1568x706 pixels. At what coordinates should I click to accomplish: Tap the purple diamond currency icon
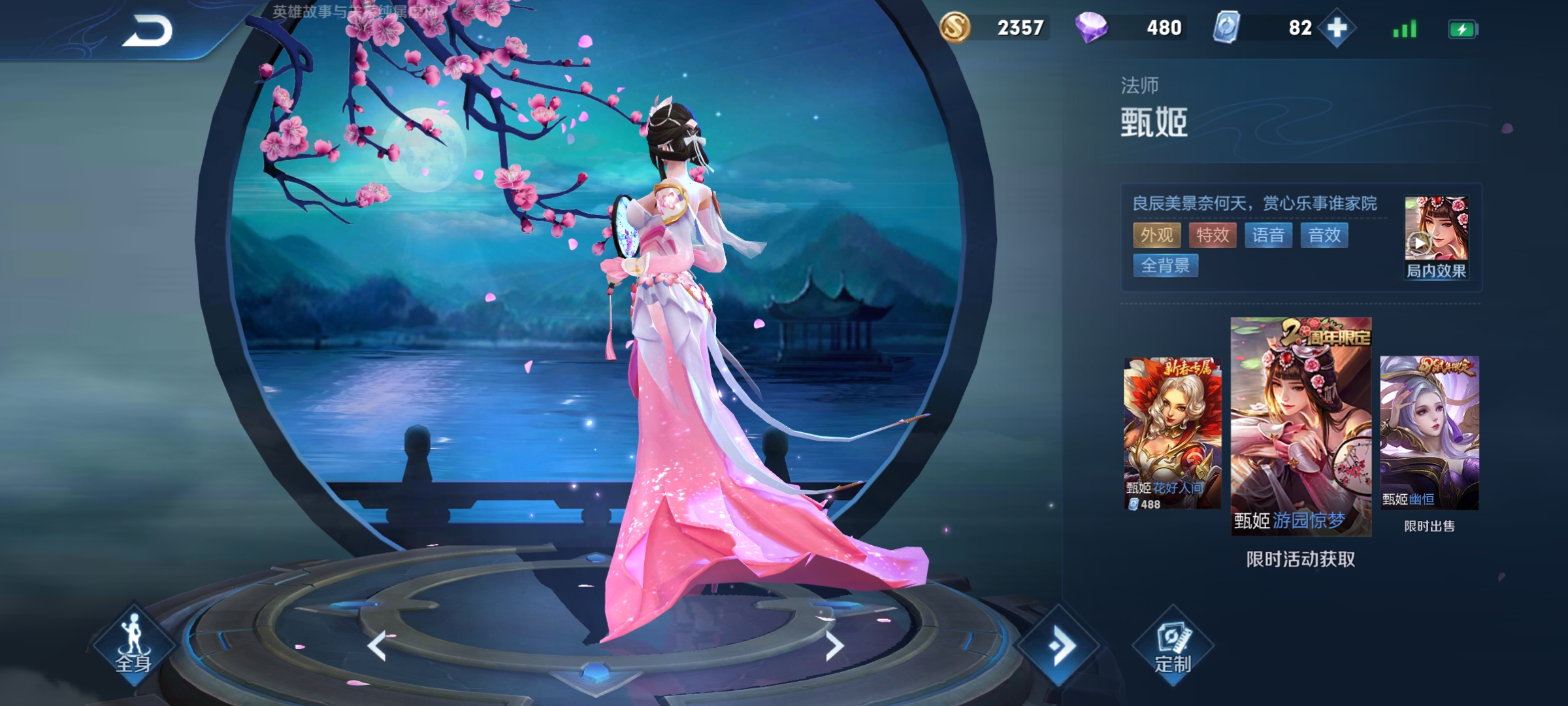tap(1091, 28)
